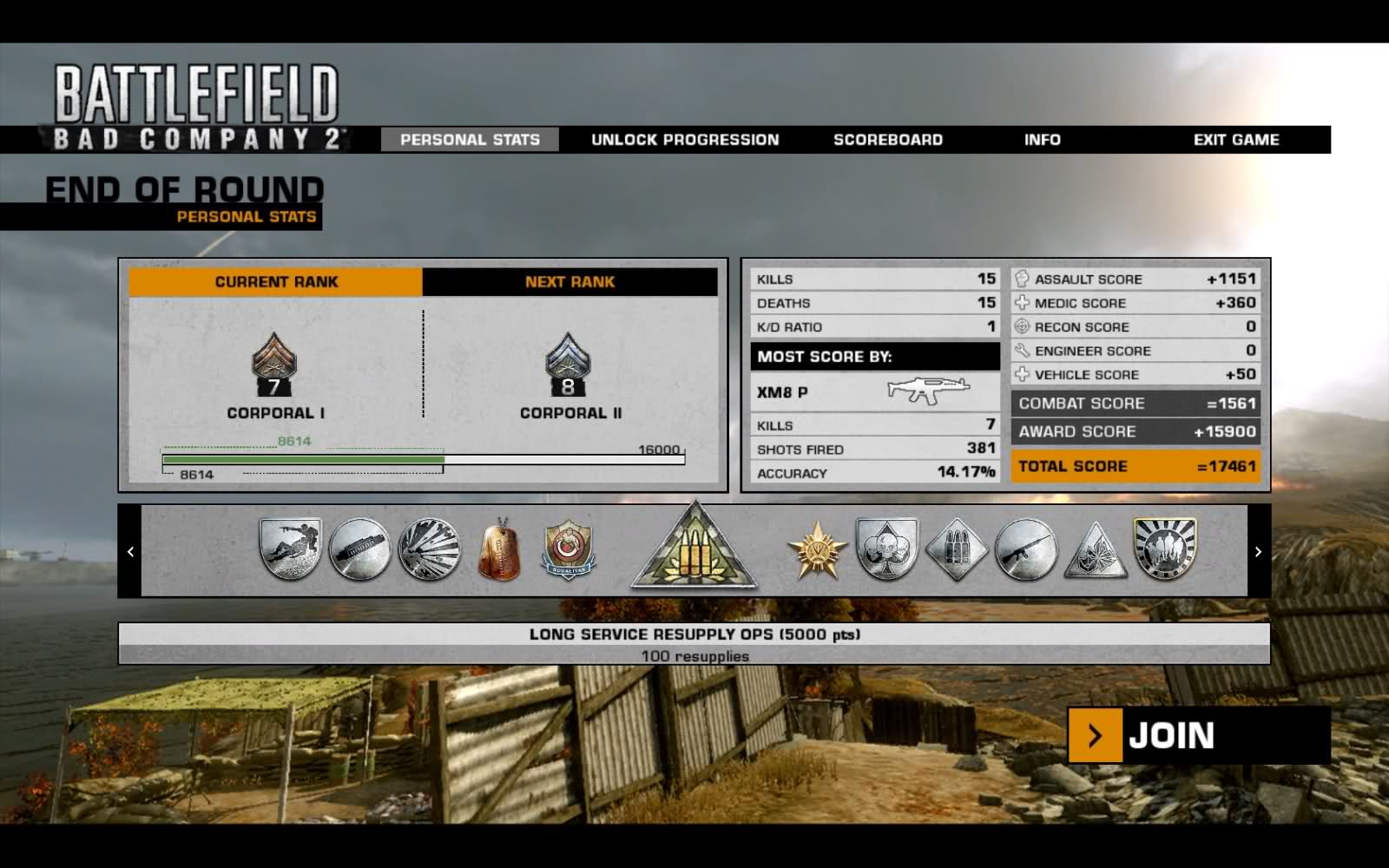This screenshot has height=868, width=1389.
Task: Pick the explosion burst round pin
Action: [x=429, y=549]
